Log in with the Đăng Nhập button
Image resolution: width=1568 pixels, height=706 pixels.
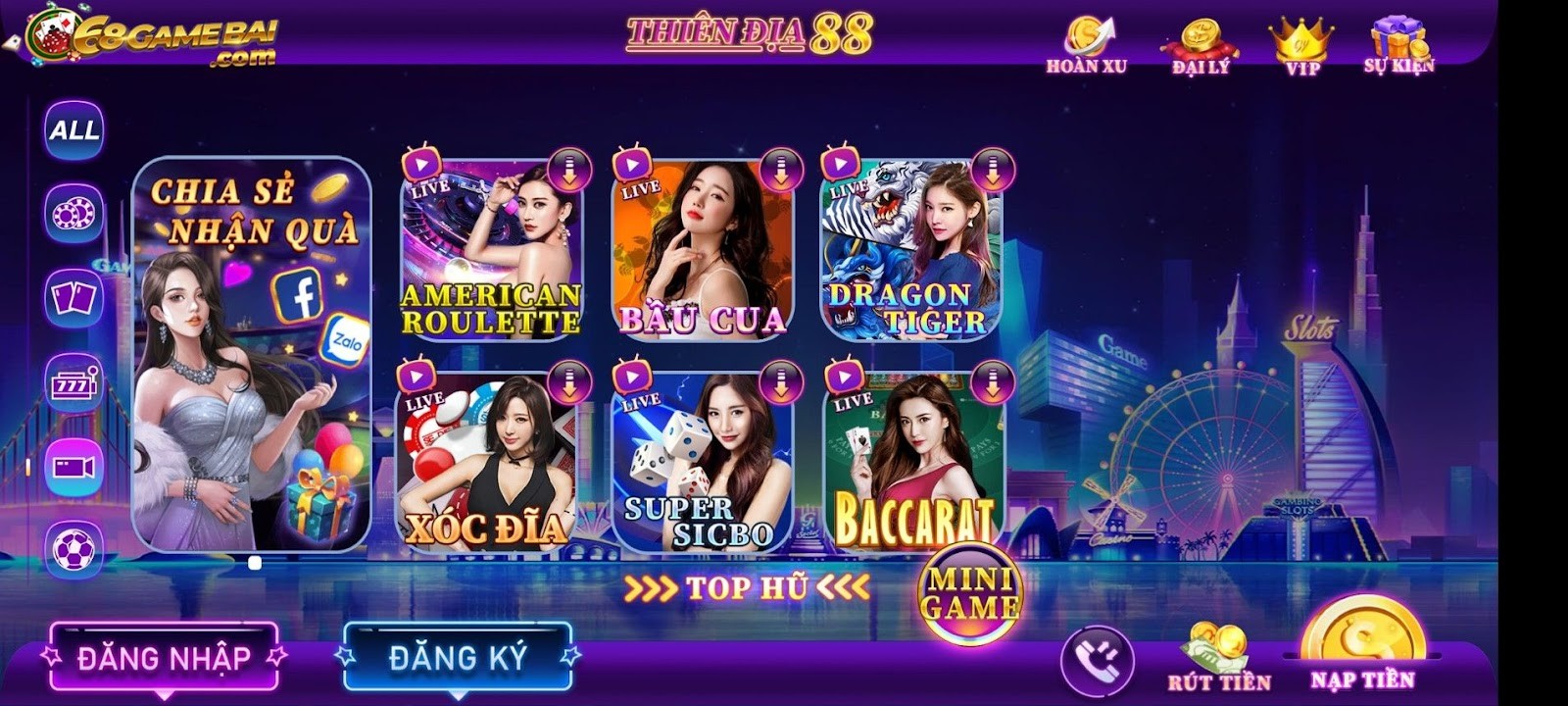164,657
